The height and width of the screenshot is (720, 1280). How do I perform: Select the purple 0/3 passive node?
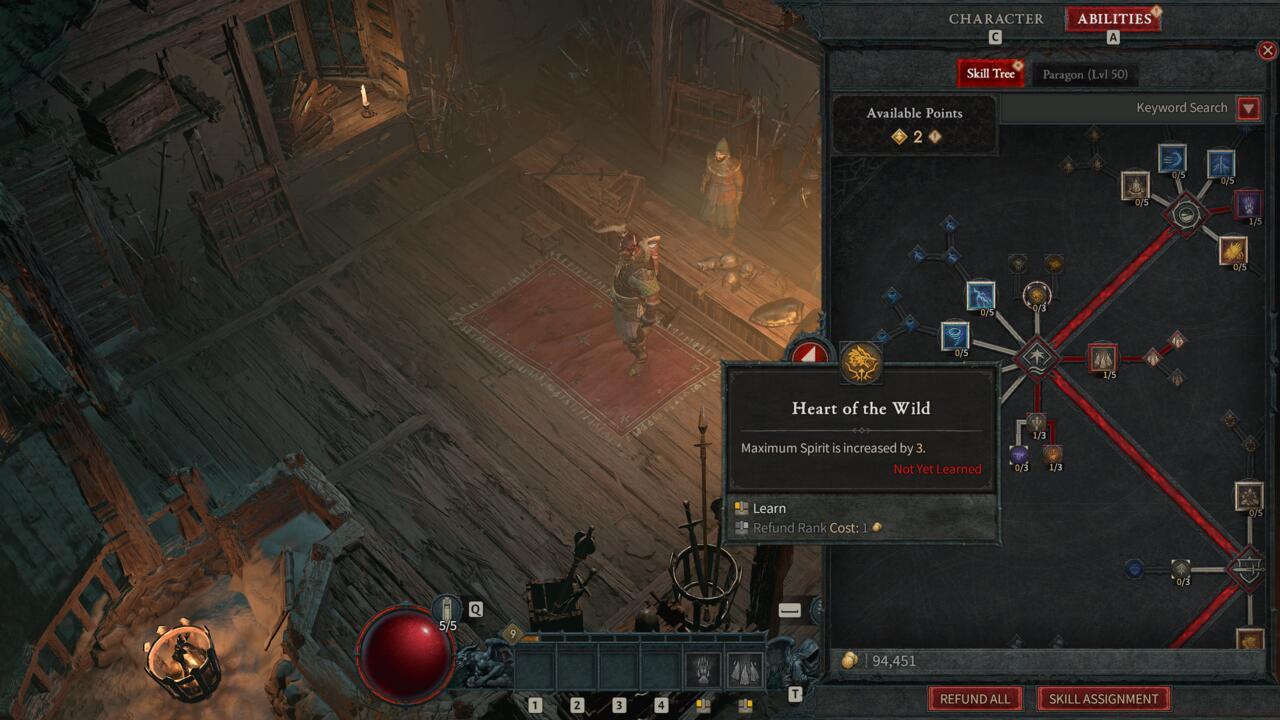point(1019,455)
